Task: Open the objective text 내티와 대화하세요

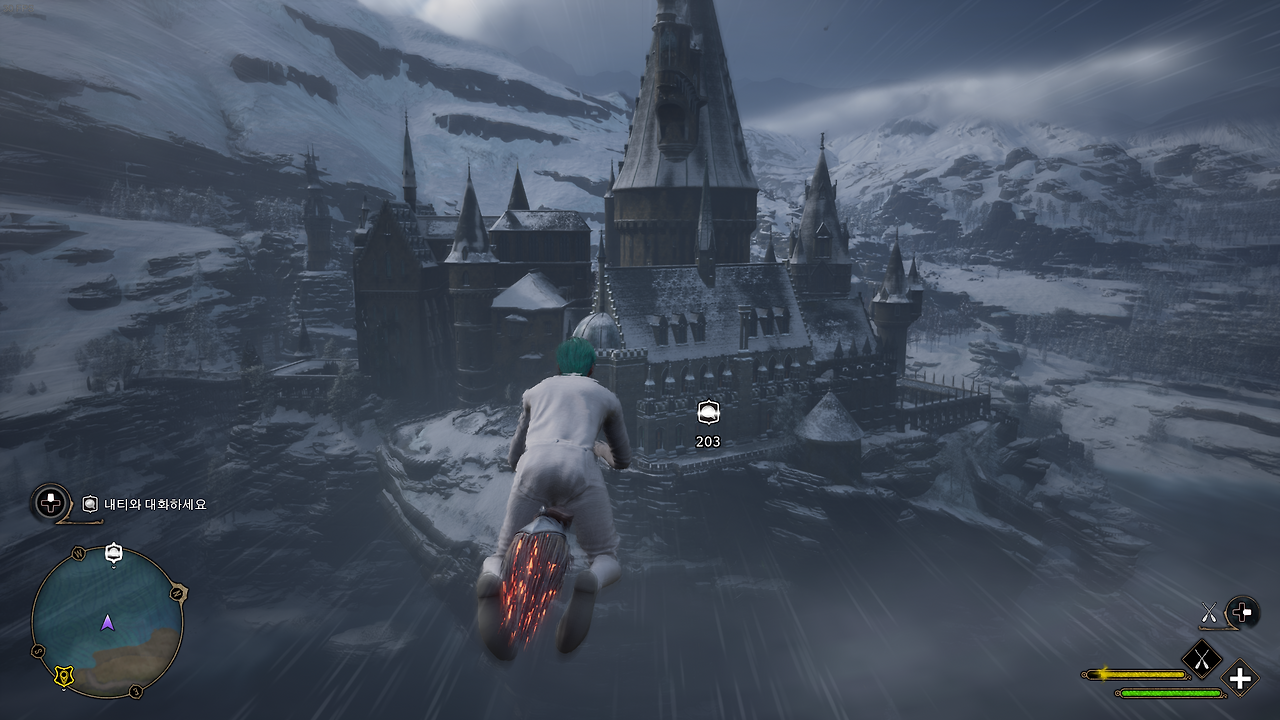Action: coord(155,505)
